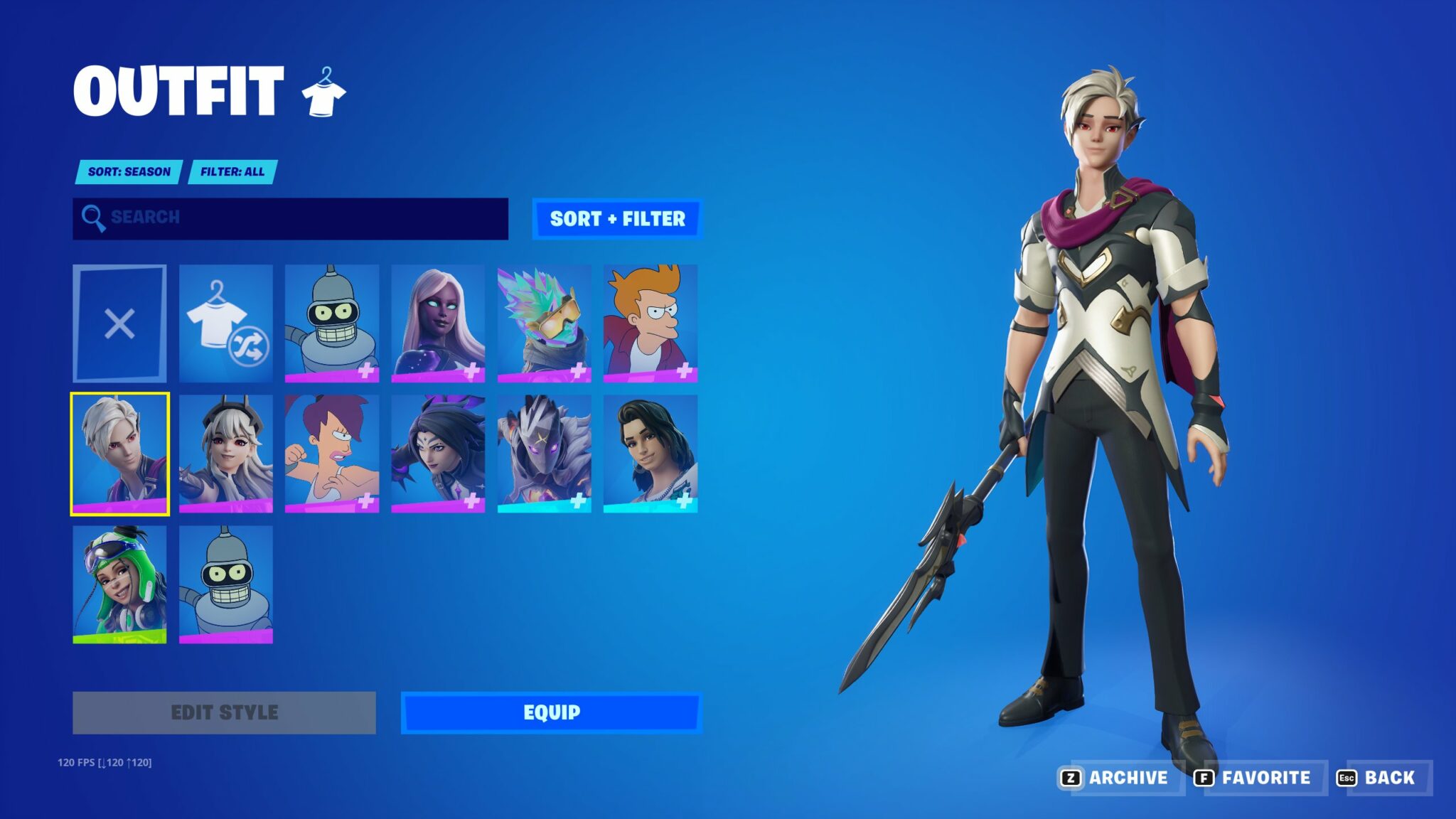
Task: Choose the white-haired red-eyed male outfit
Action: (x=119, y=454)
